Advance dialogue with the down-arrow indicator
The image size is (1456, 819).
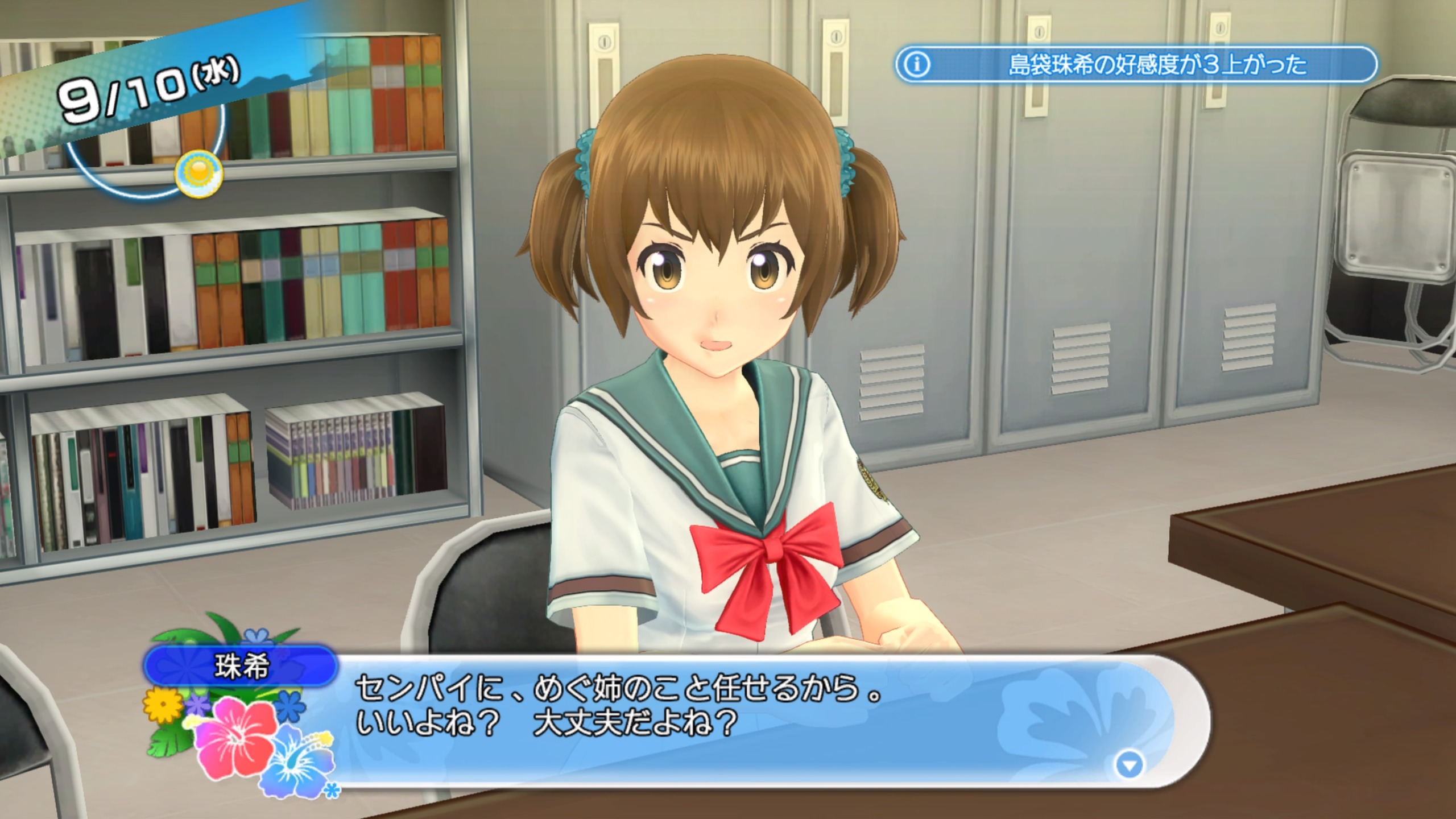1129,765
